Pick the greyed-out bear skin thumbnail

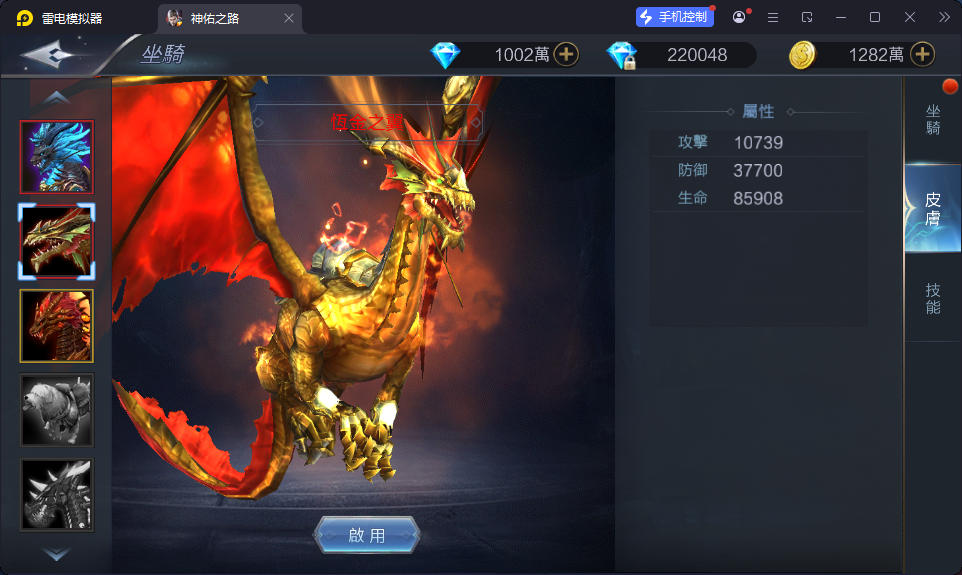click(57, 409)
